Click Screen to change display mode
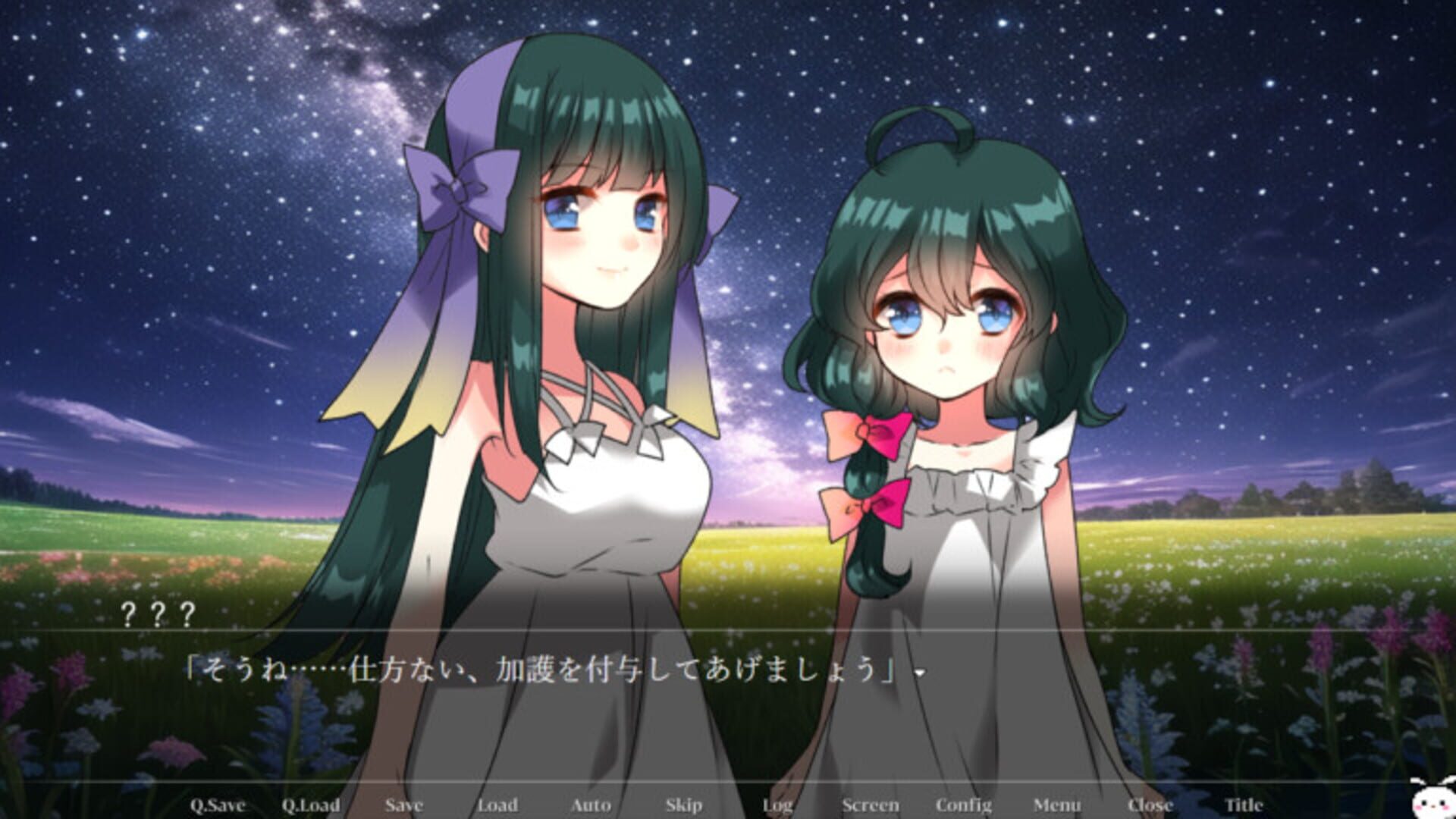Screen dimensions: 1456x819 (x=871, y=806)
